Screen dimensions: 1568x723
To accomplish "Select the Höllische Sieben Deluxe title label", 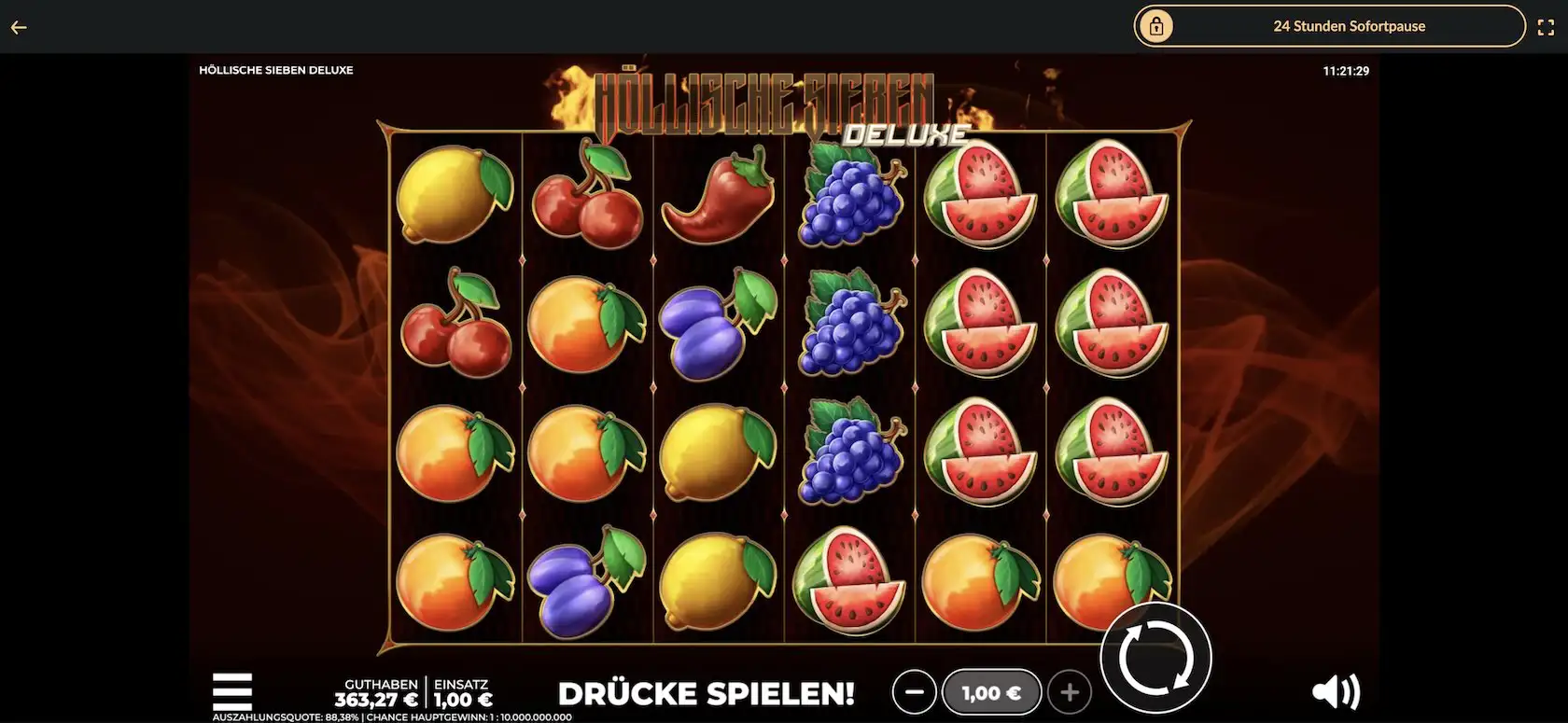I will coord(276,69).
